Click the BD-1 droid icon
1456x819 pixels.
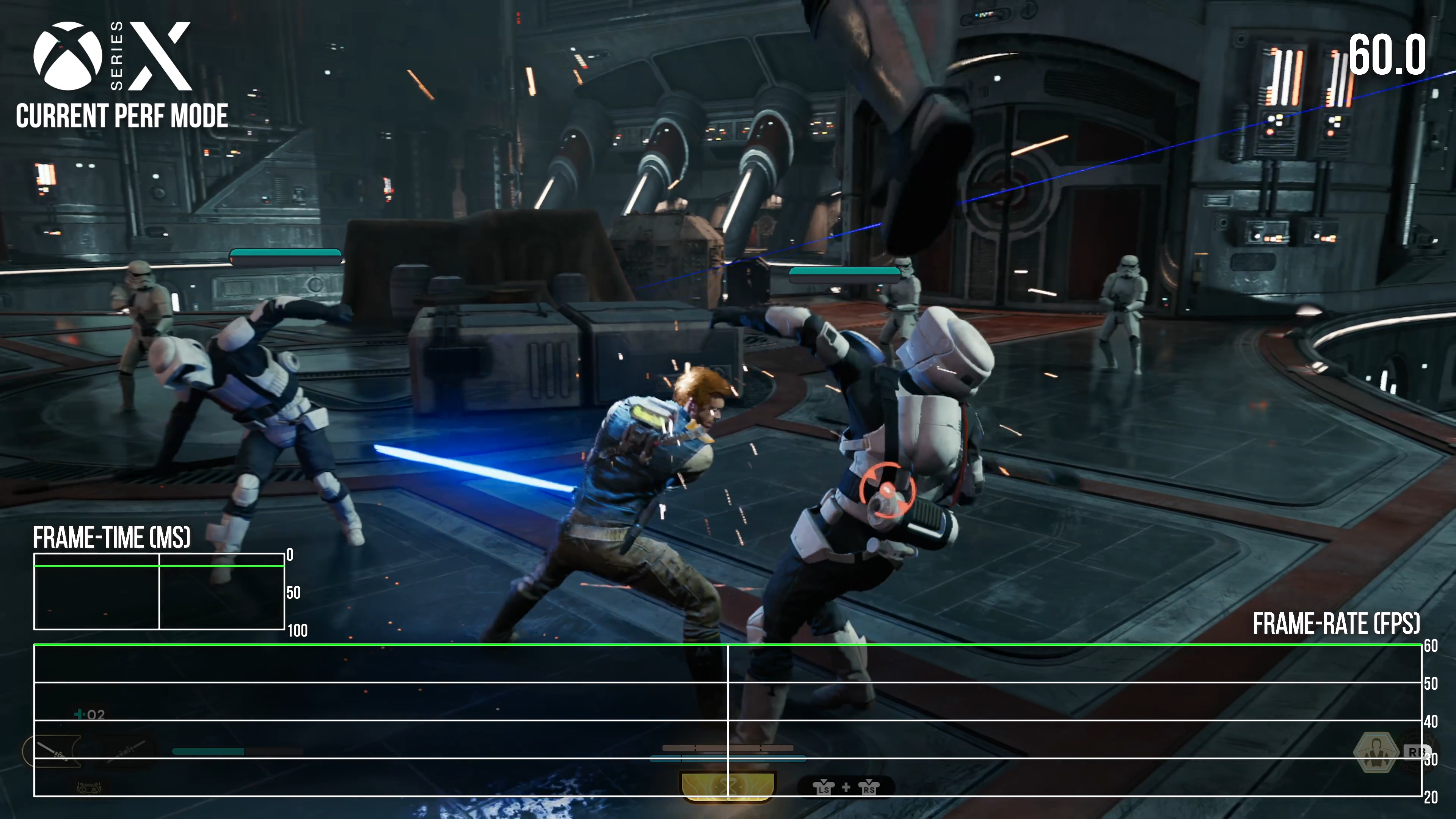pos(89,788)
